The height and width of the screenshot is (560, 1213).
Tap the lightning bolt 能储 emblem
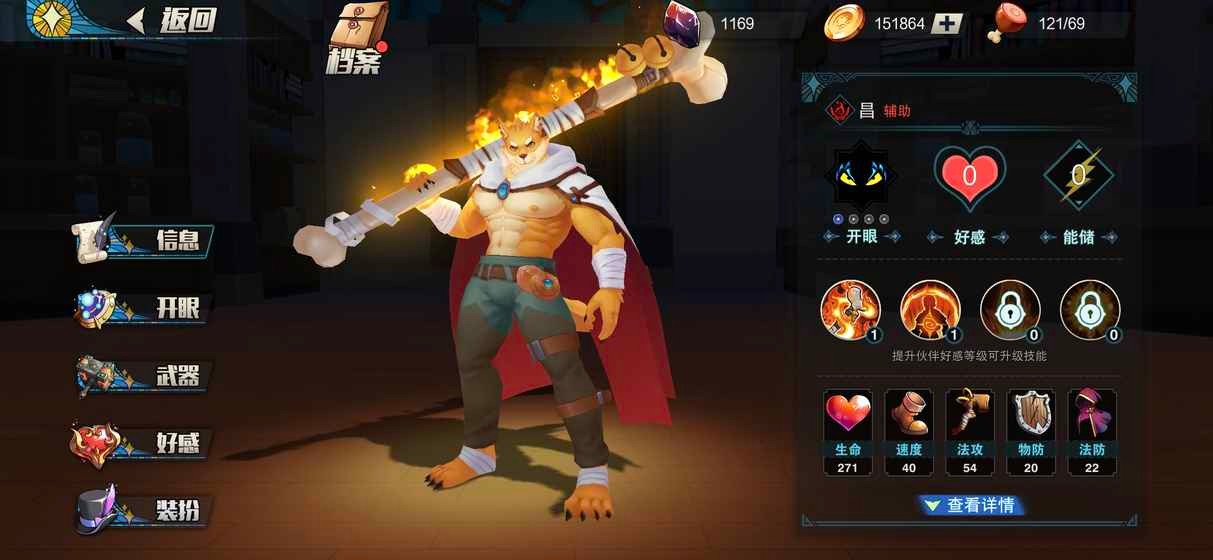point(1078,177)
